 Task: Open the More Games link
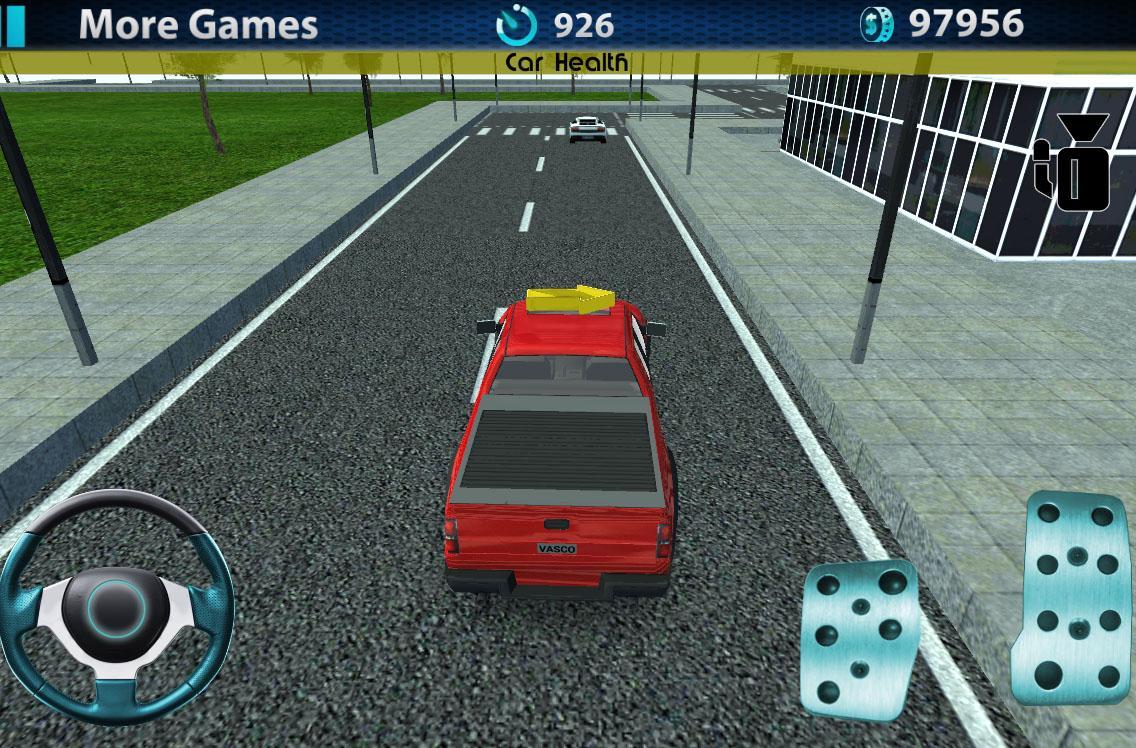[x=198, y=24]
